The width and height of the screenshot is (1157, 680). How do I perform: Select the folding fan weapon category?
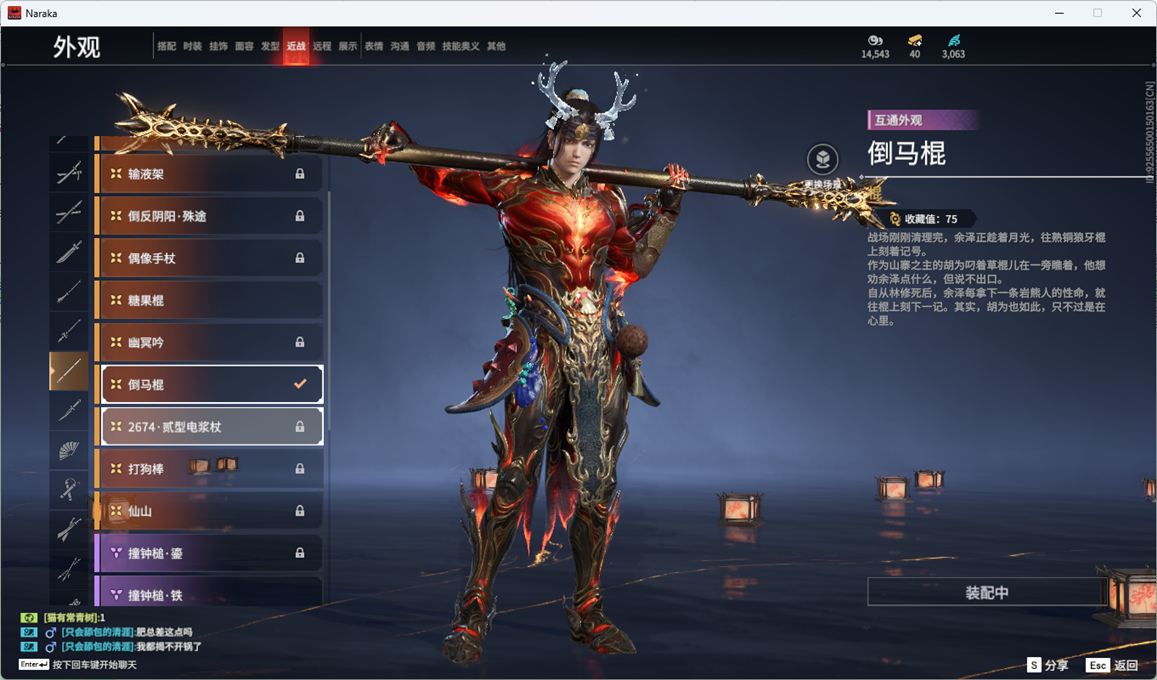click(x=69, y=450)
